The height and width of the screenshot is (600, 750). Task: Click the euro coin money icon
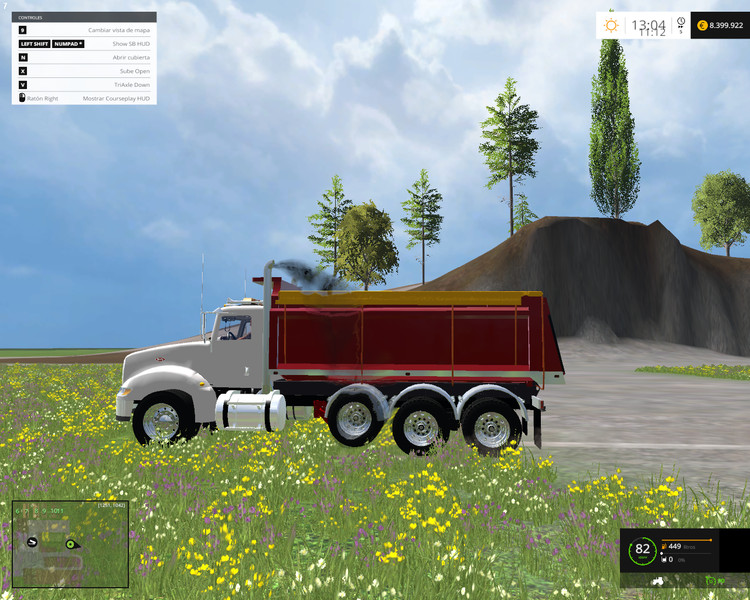702,24
